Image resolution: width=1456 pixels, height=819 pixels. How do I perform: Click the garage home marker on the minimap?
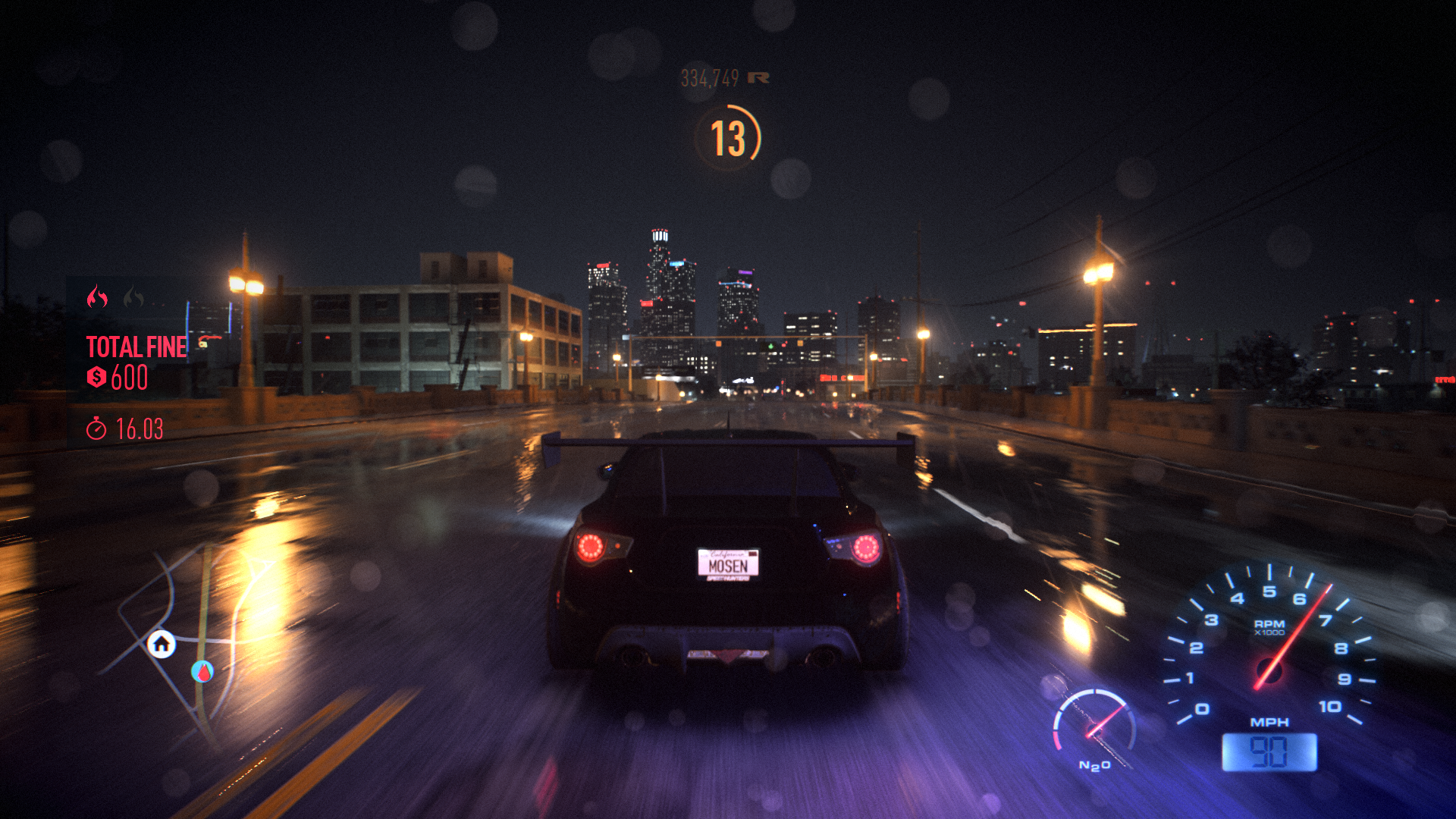point(162,645)
